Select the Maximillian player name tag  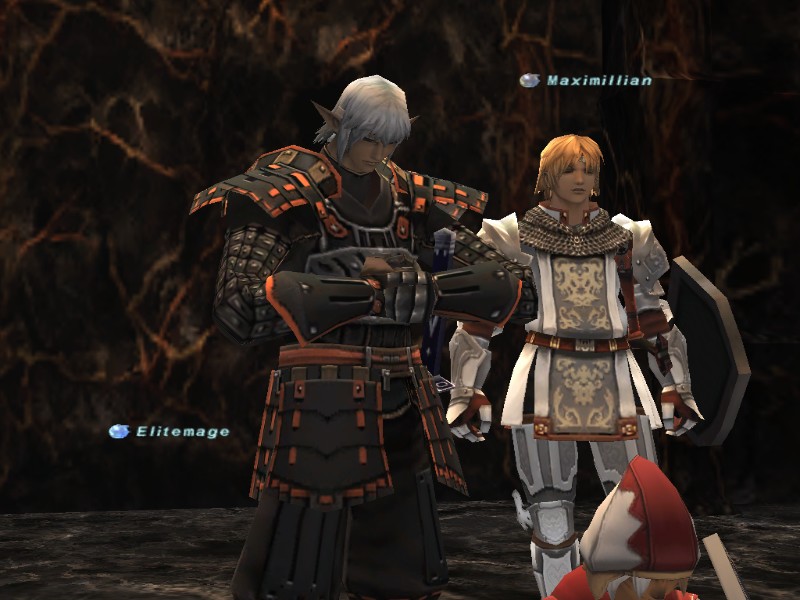click(598, 80)
